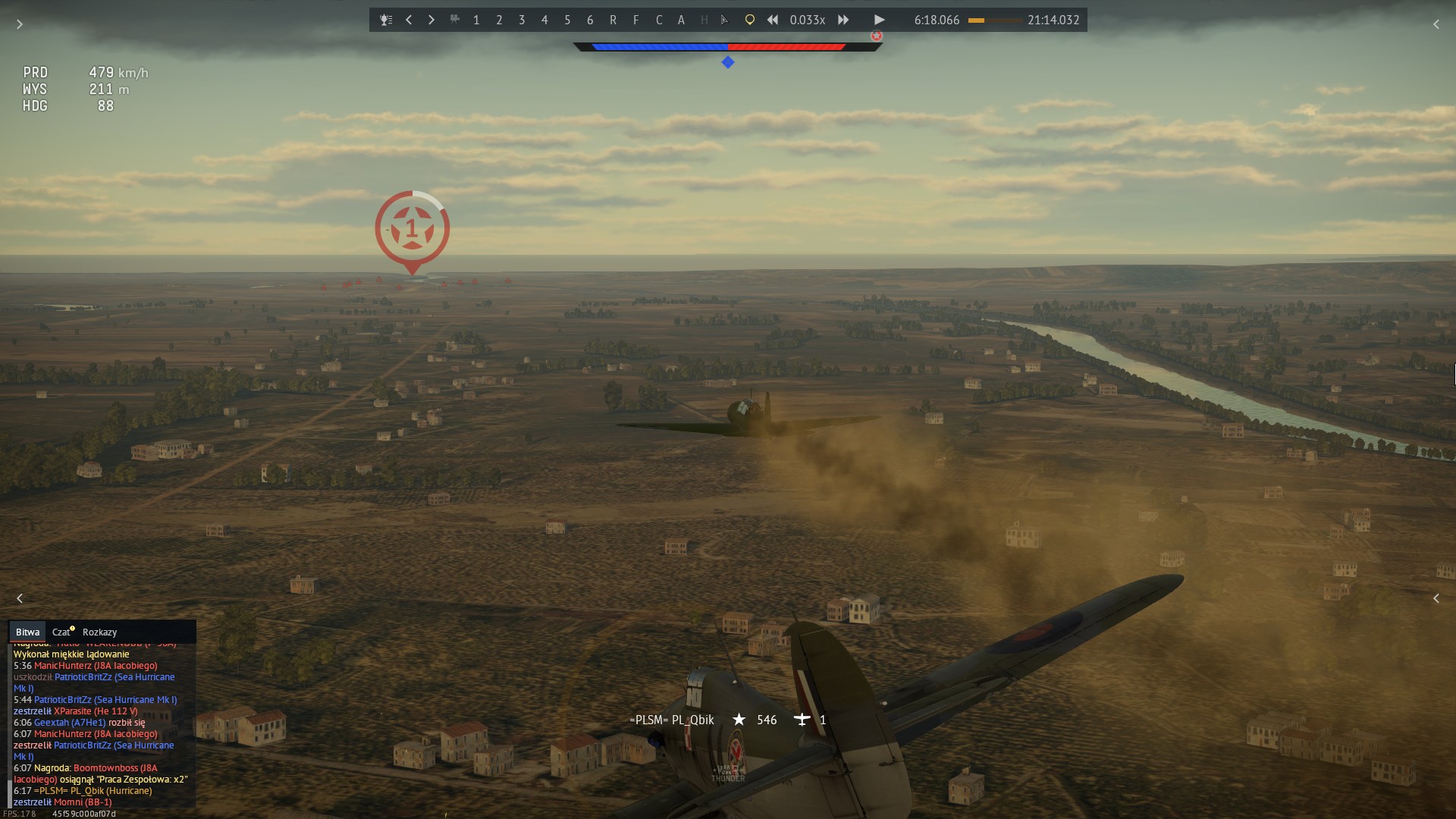Slow down replay with the rewind arrows
Viewport: 1456px width, 819px height.
pos(772,20)
